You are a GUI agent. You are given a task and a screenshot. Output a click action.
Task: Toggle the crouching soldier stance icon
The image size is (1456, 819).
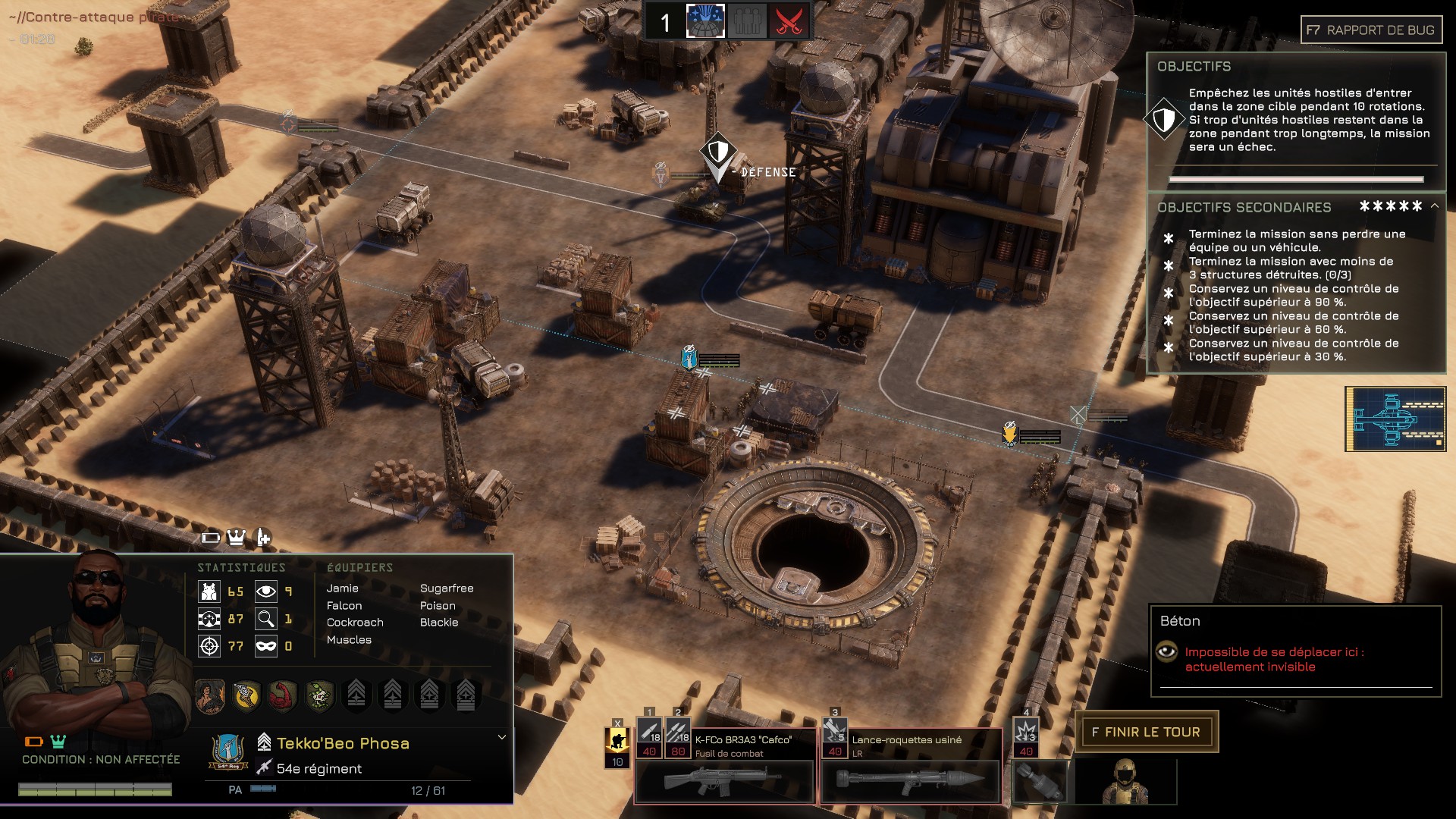pyautogui.click(x=617, y=742)
